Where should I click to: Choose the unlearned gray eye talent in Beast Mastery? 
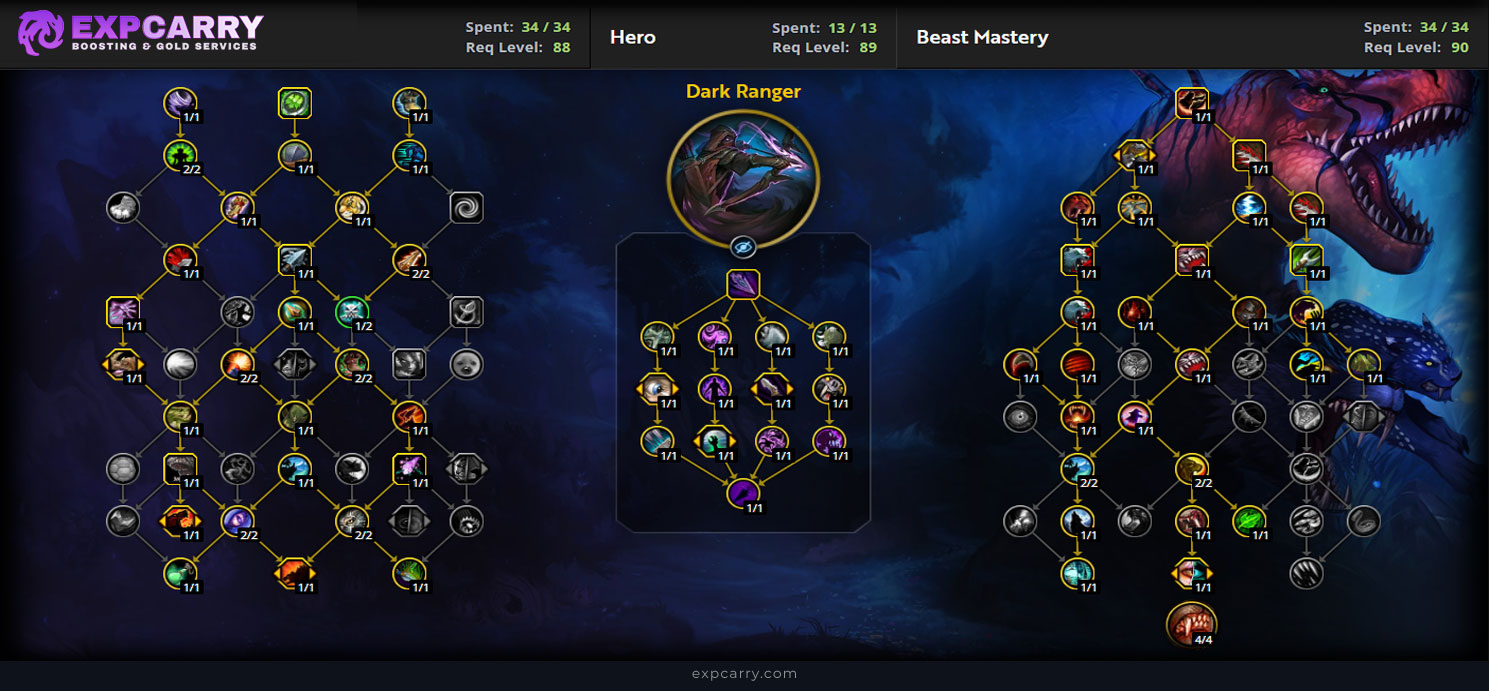(x=1020, y=416)
